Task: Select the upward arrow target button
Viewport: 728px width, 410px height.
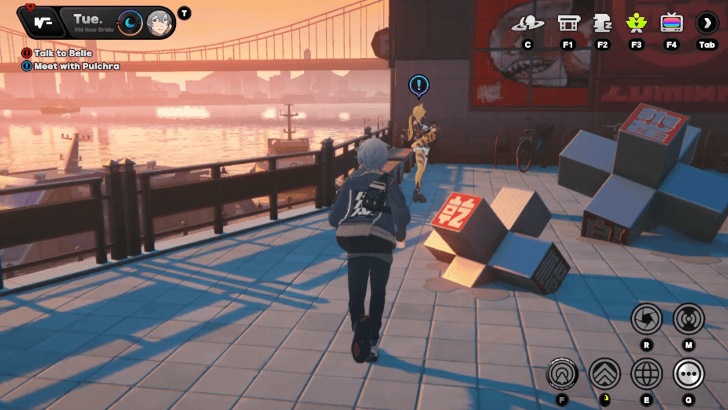Action: (562, 374)
